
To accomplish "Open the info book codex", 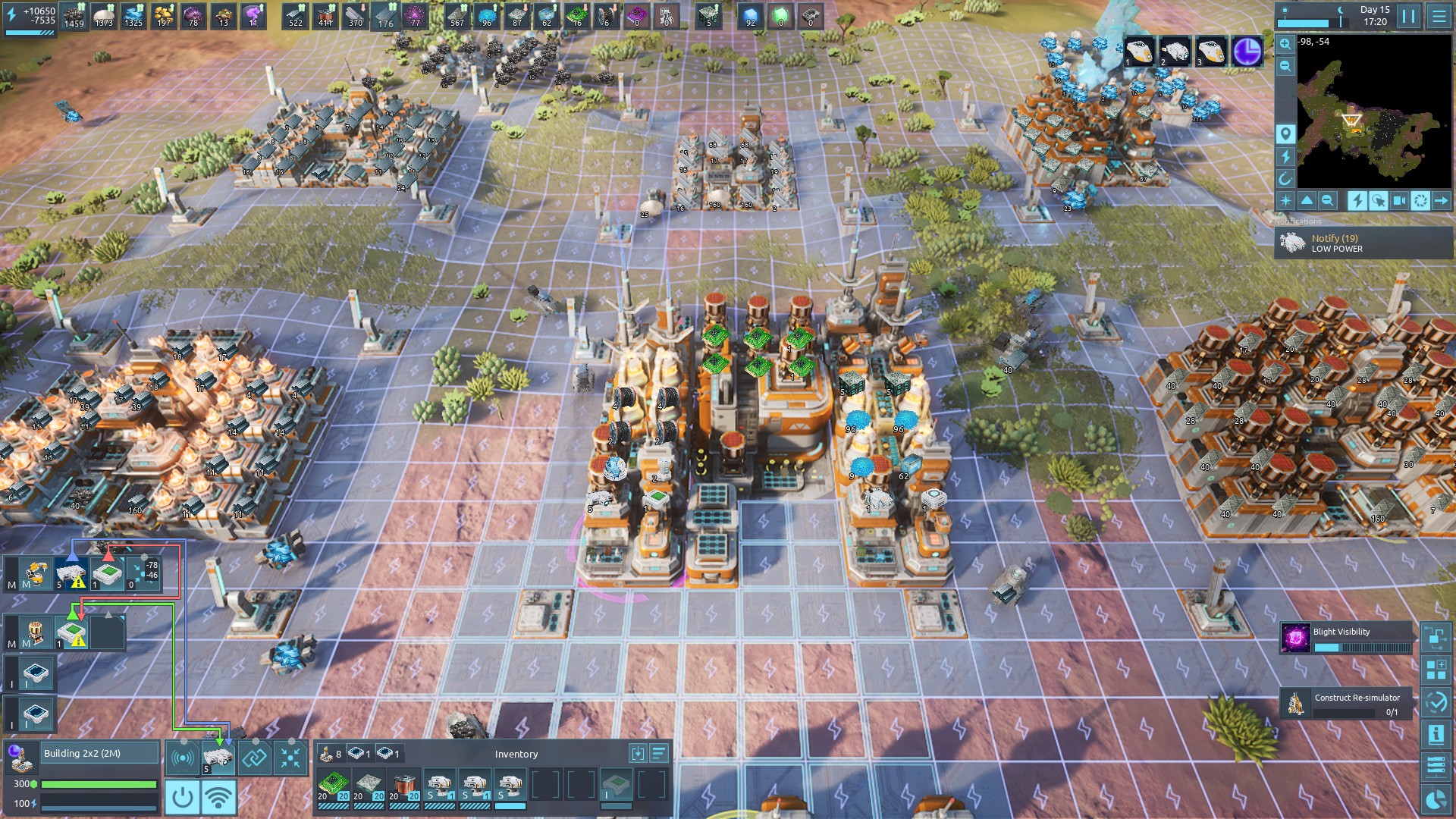I will pos(1436,734).
